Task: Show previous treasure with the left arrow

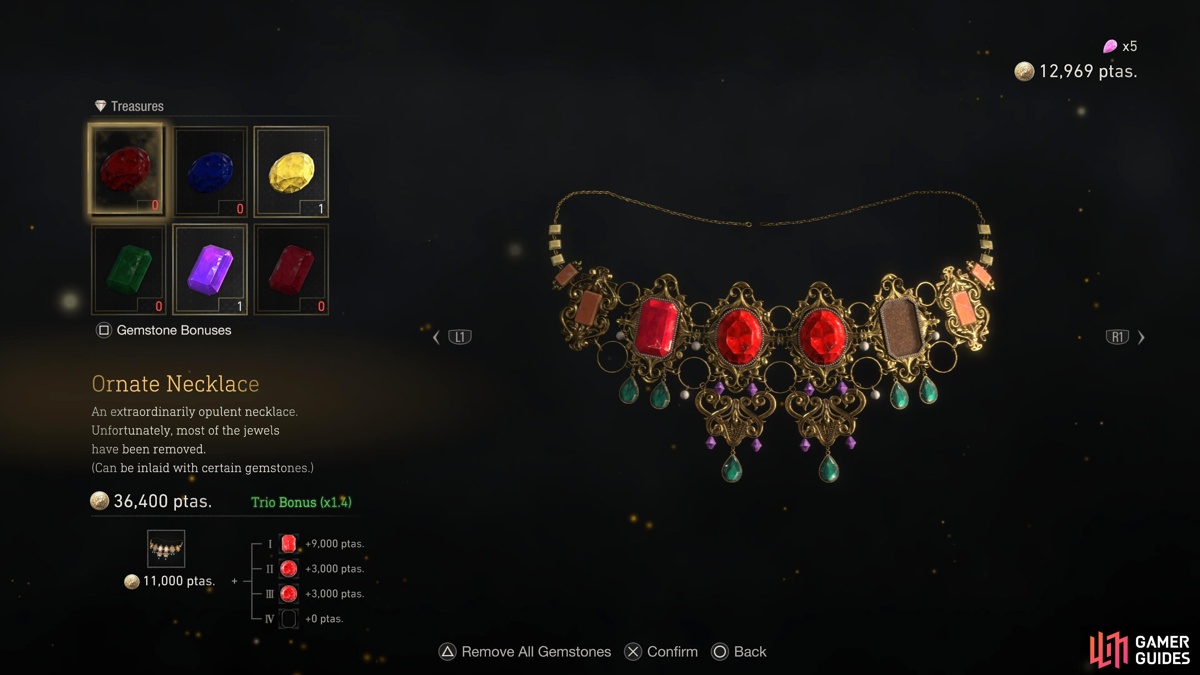Action: (x=436, y=337)
